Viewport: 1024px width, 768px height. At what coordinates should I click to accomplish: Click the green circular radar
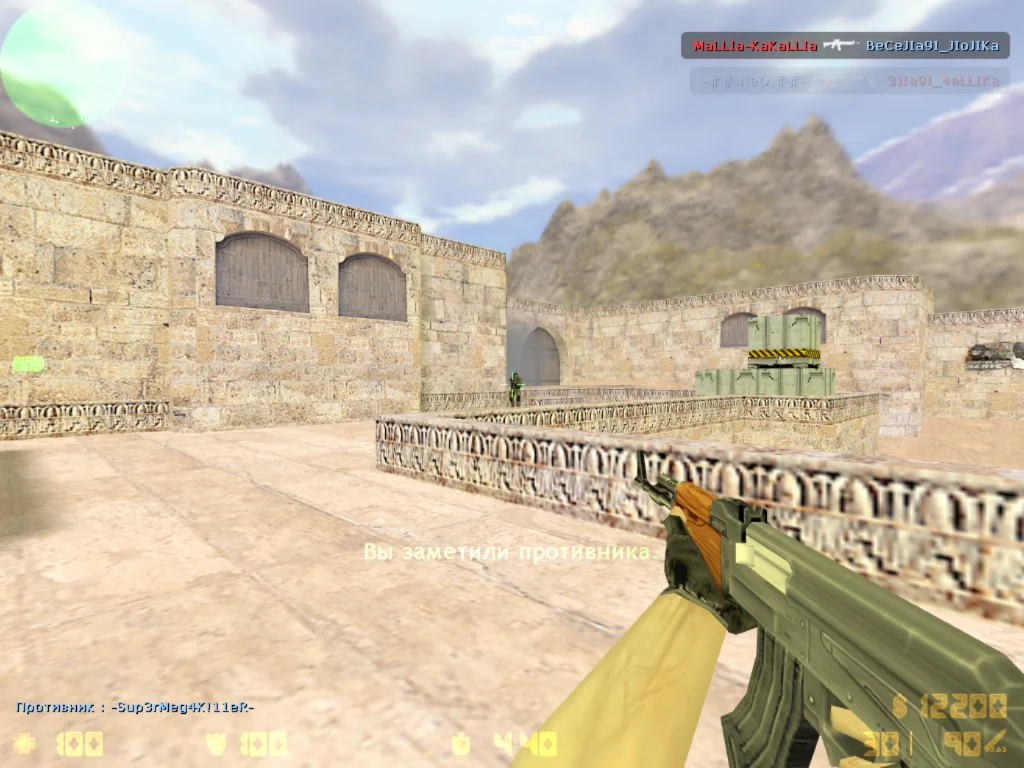click(62, 62)
